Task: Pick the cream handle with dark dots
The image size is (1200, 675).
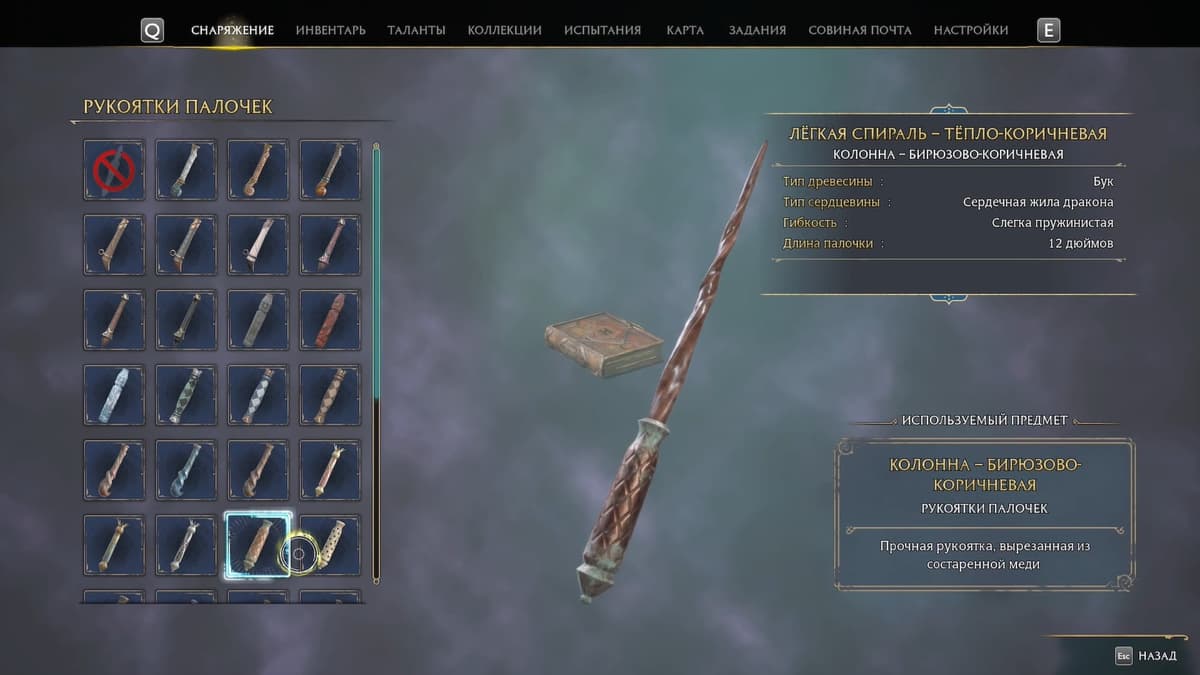Action: pos(330,545)
